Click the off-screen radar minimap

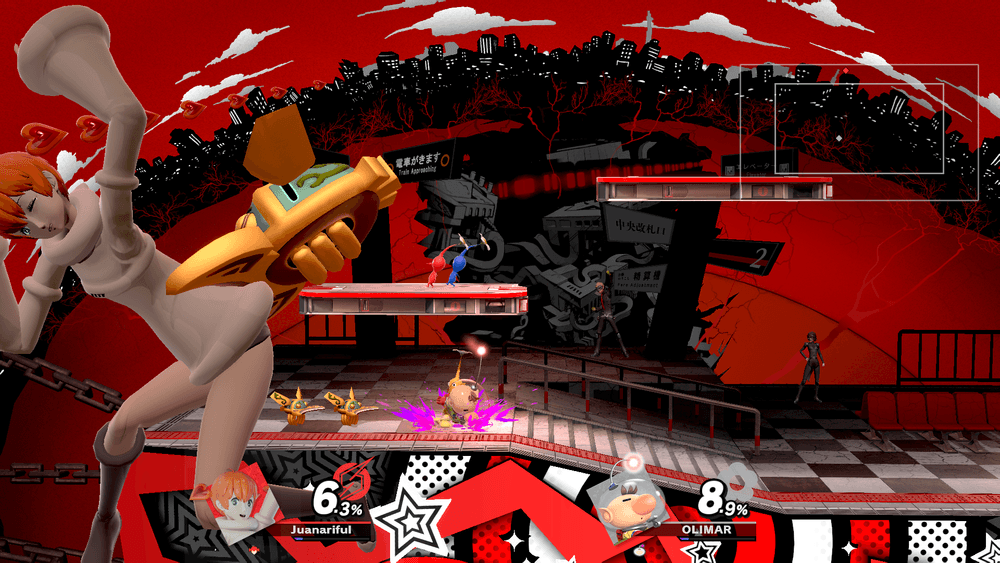[859, 132]
